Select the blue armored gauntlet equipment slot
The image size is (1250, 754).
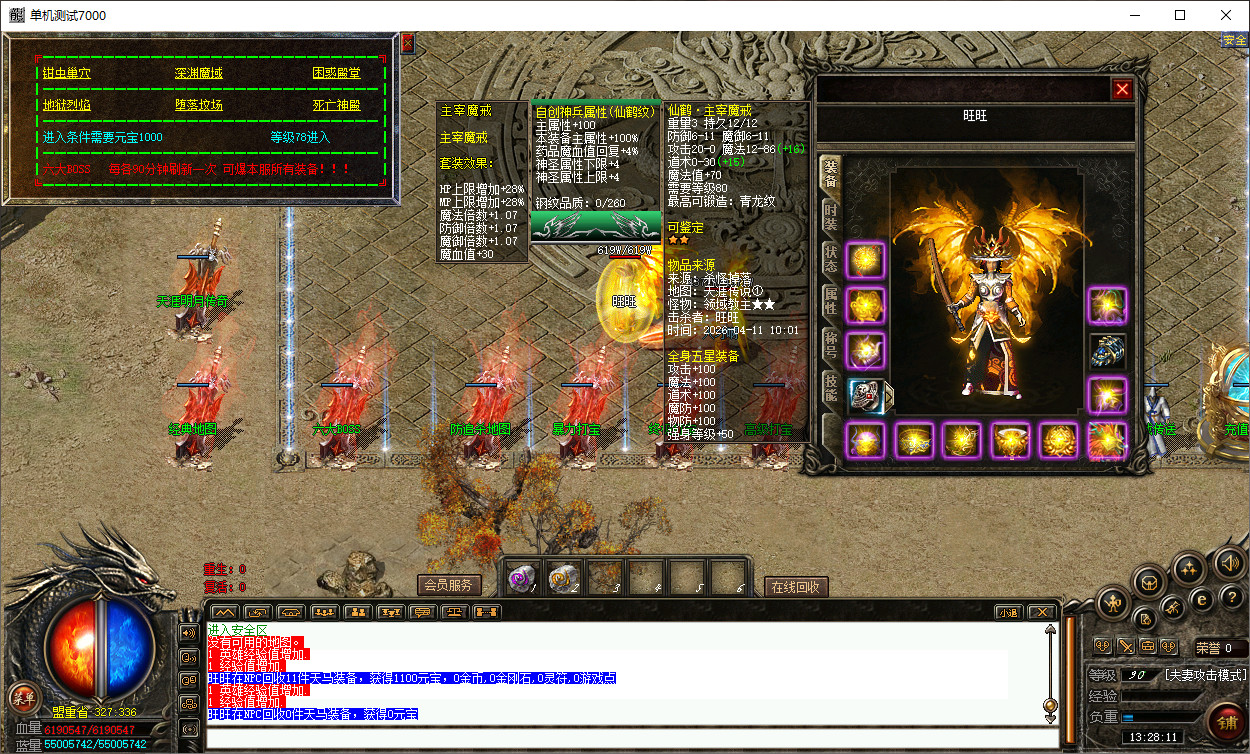point(1107,350)
